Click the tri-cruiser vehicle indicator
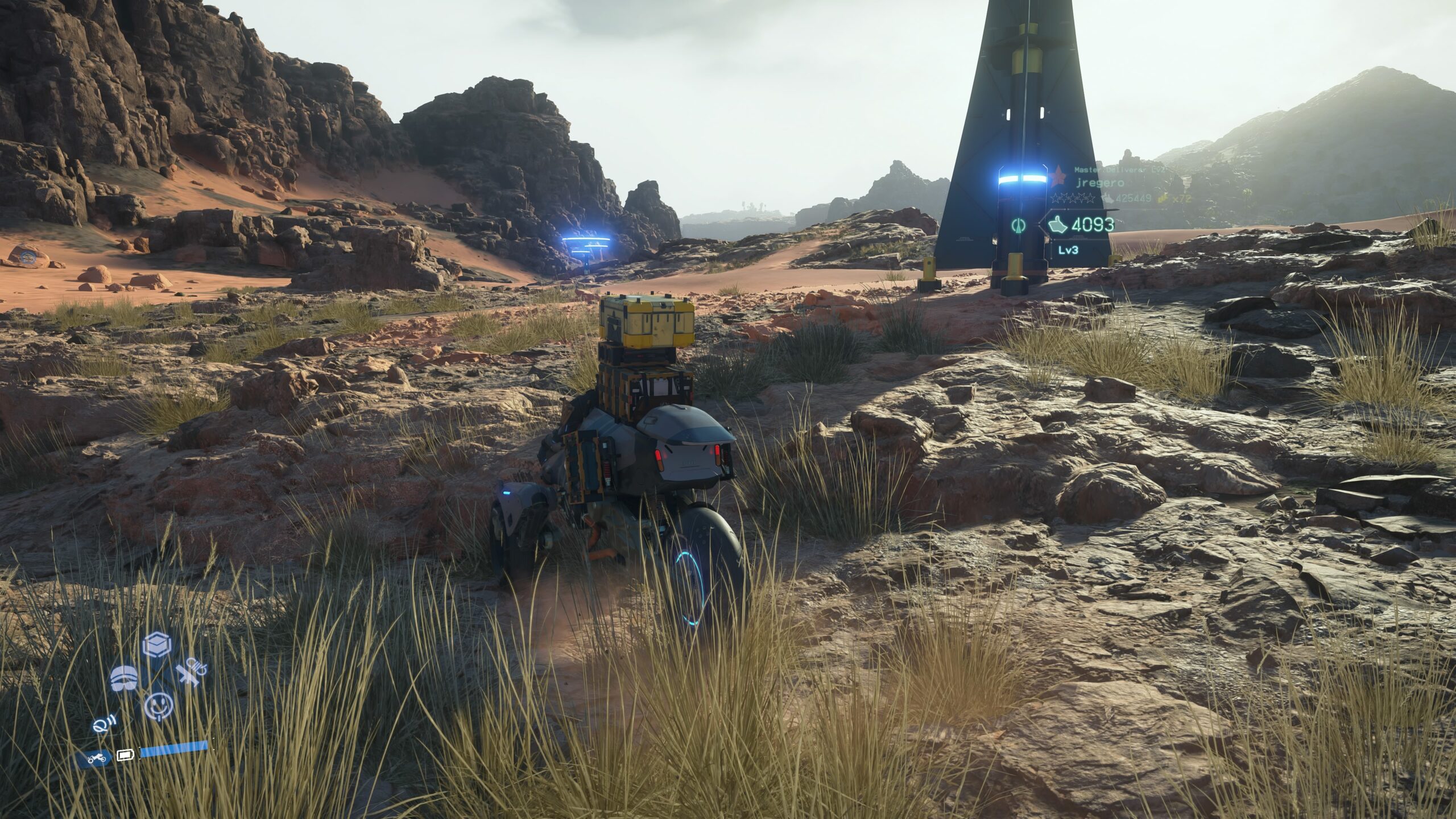 [96, 758]
